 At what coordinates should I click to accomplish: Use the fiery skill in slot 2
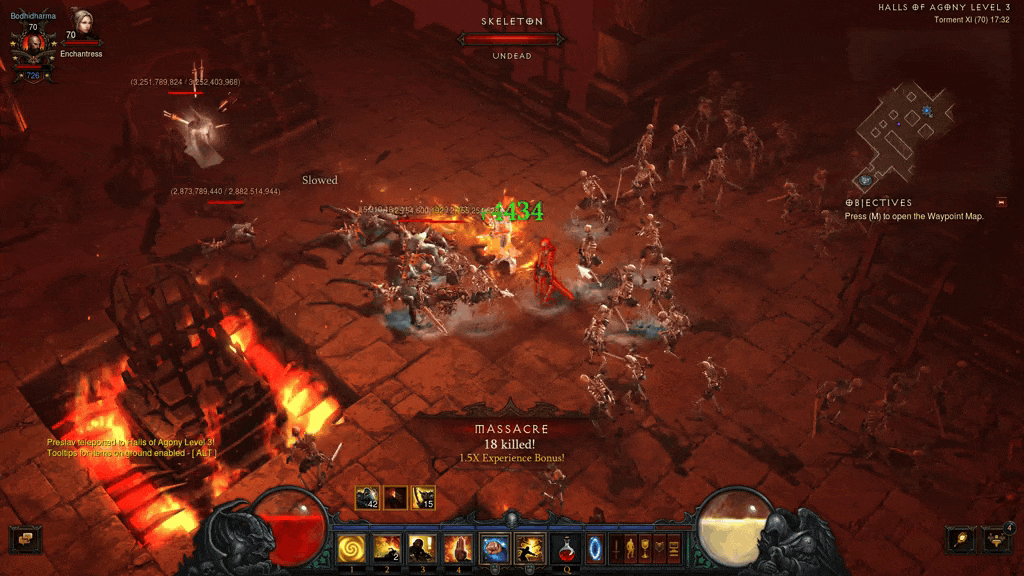386,548
